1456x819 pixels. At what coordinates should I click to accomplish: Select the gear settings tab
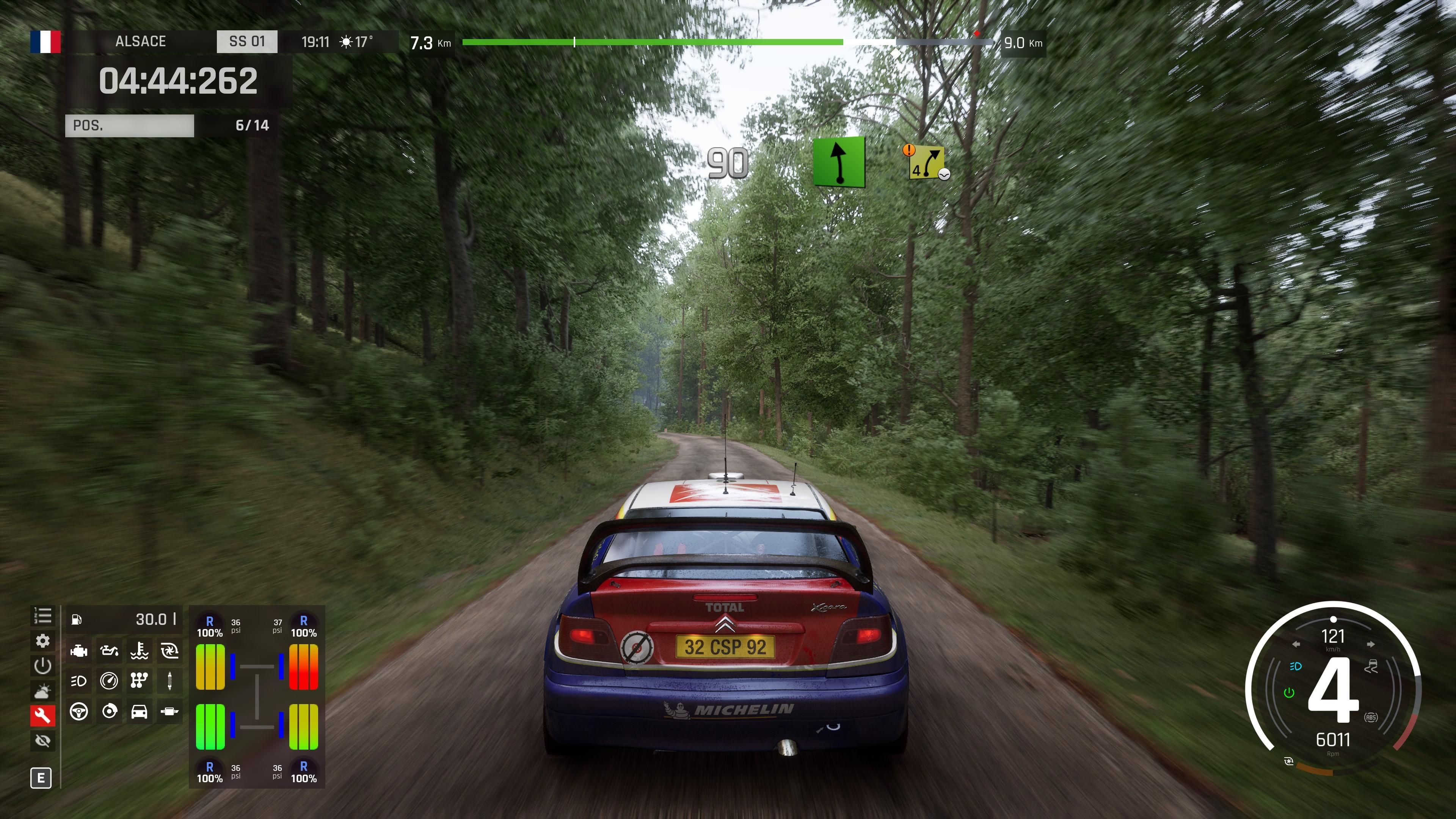click(42, 640)
